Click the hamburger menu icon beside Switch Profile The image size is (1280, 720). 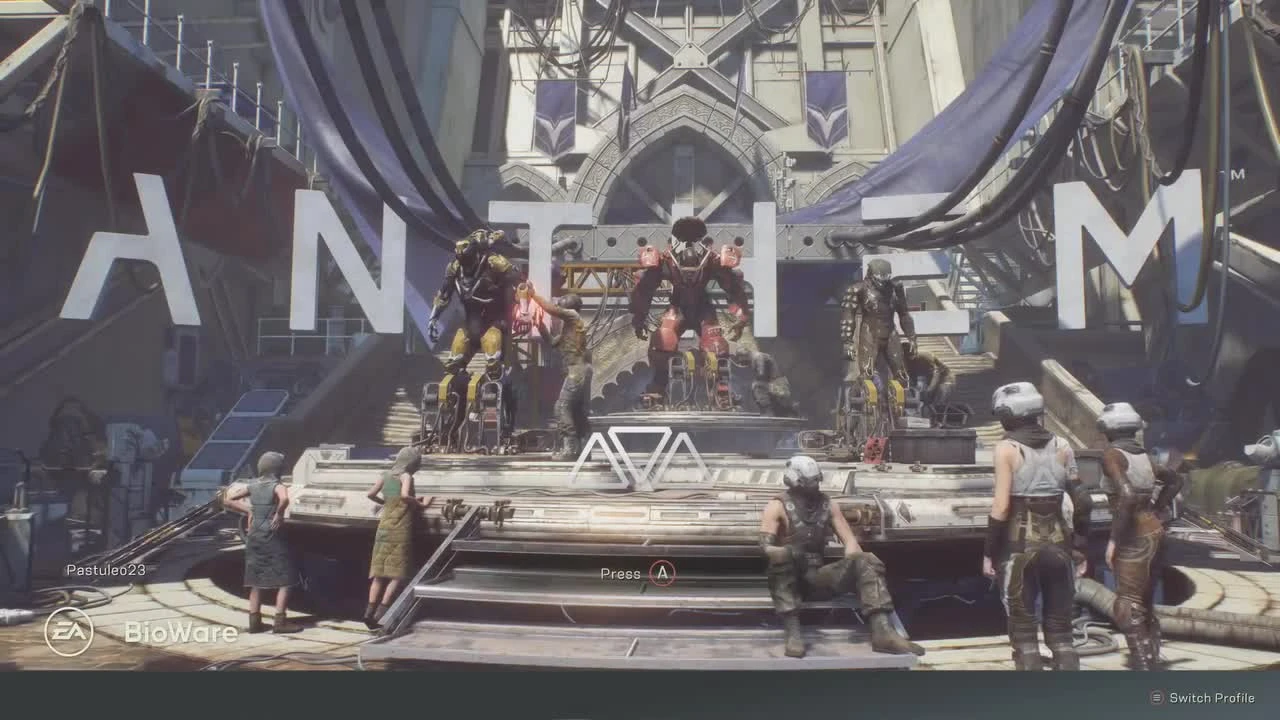pyautogui.click(x=1155, y=697)
